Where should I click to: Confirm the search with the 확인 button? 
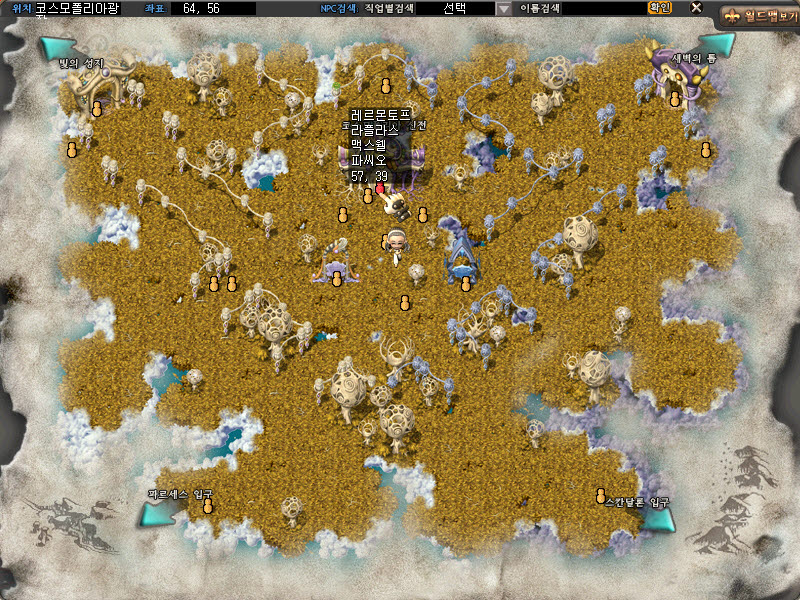click(660, 8)
